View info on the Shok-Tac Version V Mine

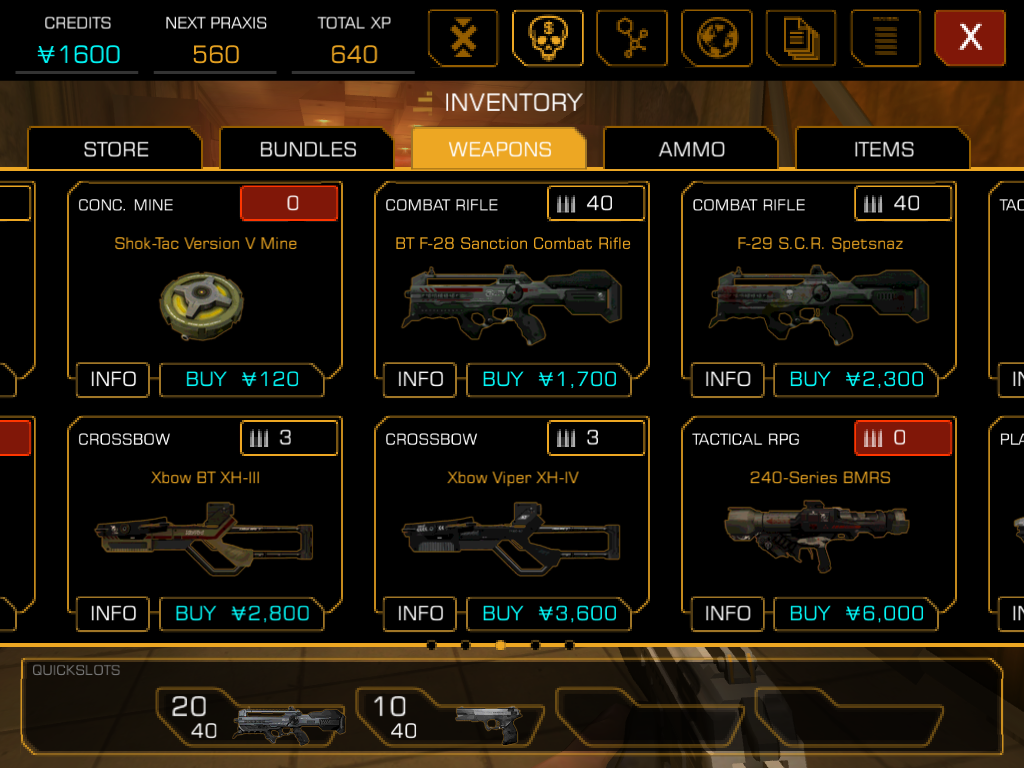point(113,380)
